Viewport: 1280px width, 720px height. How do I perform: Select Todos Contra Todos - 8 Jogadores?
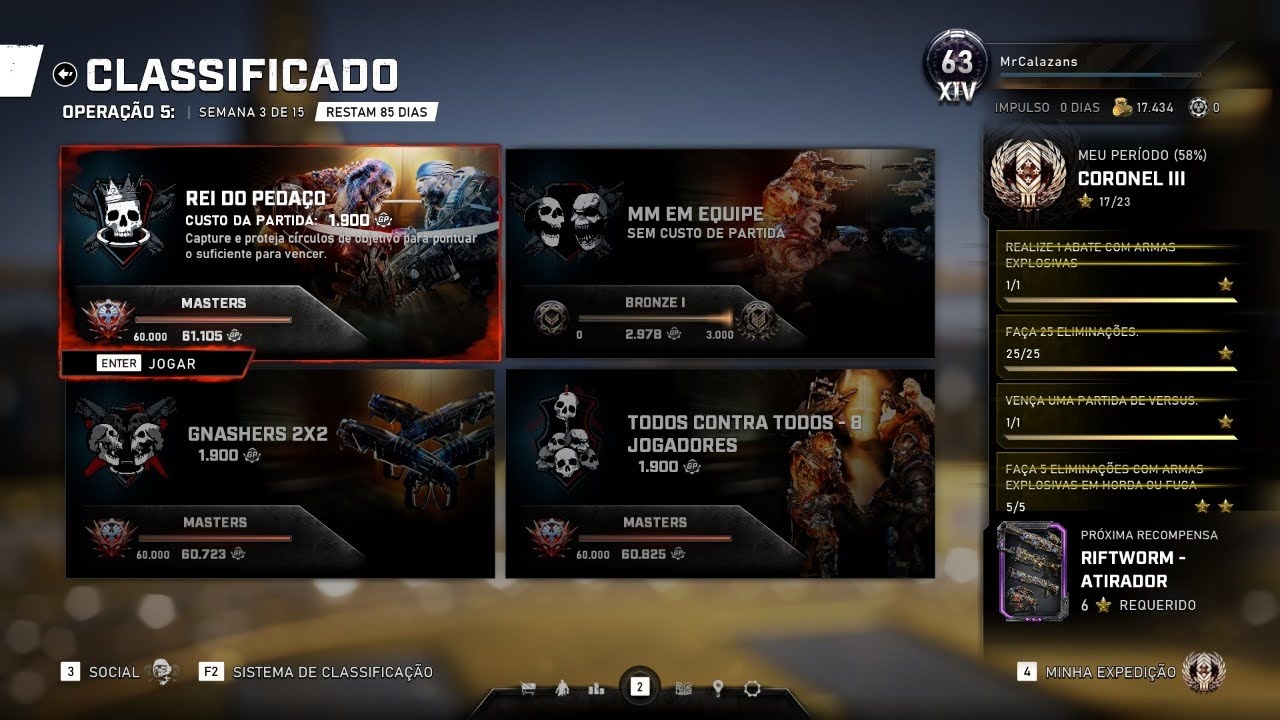click(x=720, y=472)
